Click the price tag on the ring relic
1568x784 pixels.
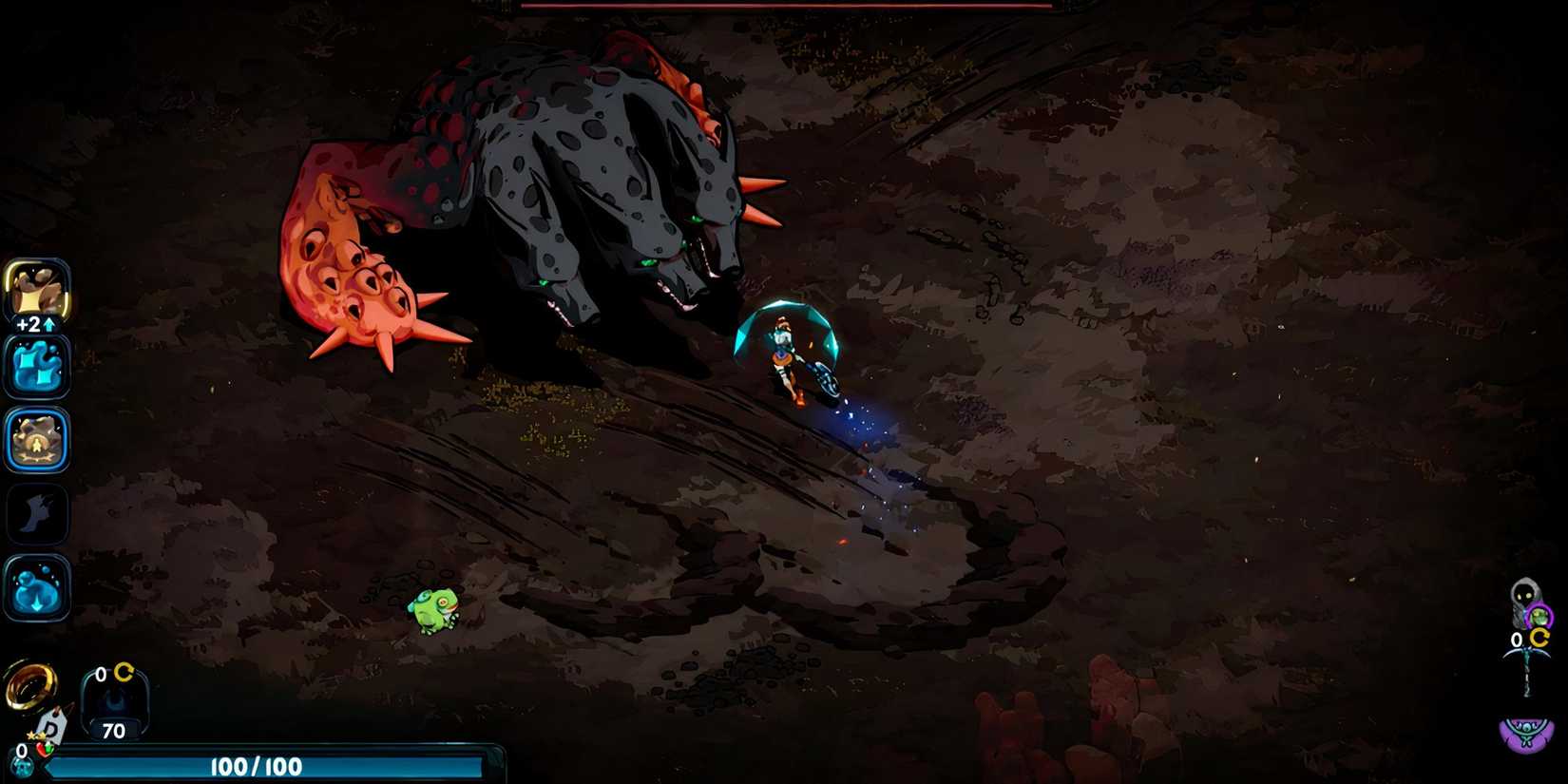pyautogui.click(x=54, y=727)
